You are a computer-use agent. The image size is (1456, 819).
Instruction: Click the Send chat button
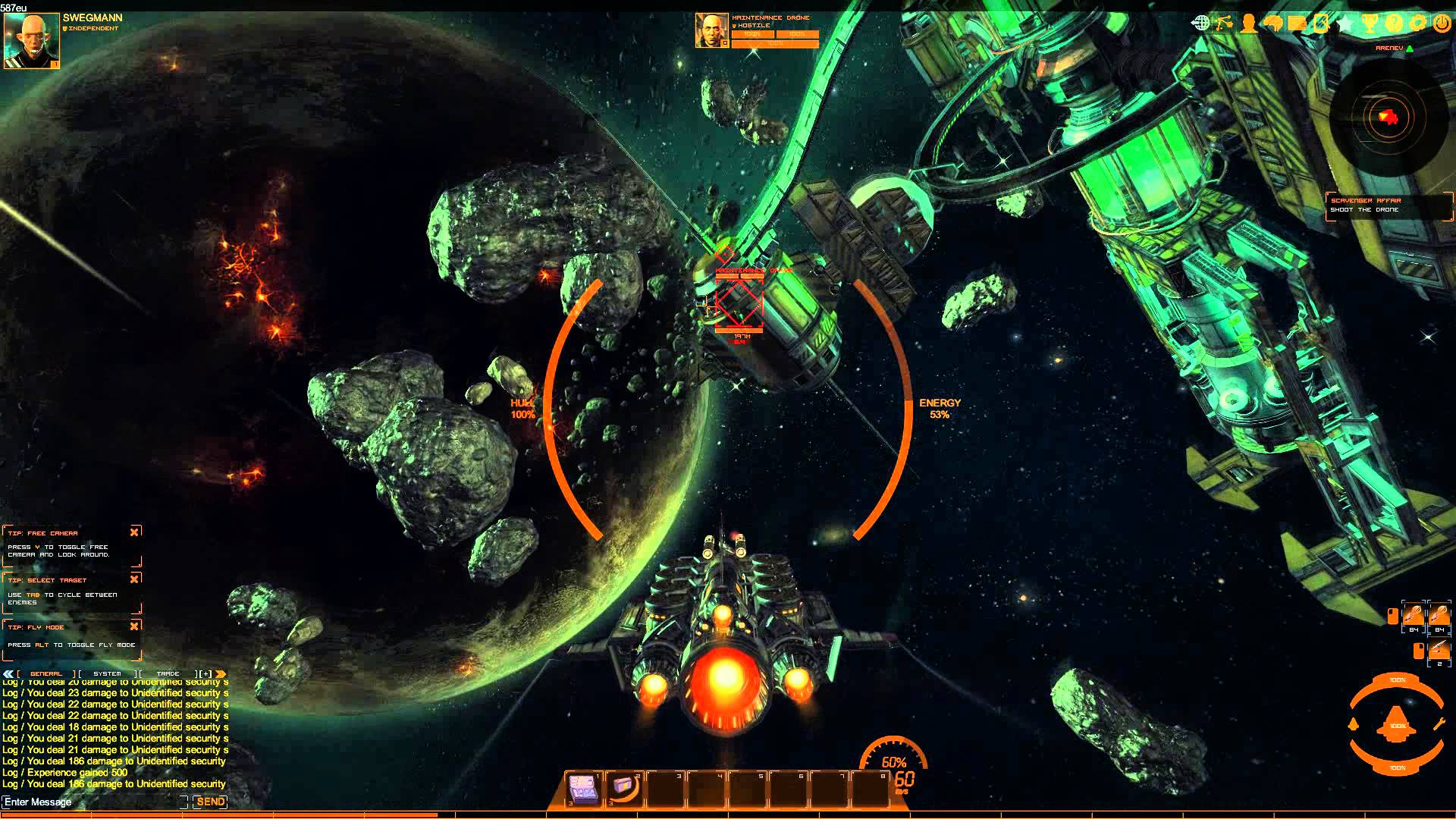tap(210, 802)
